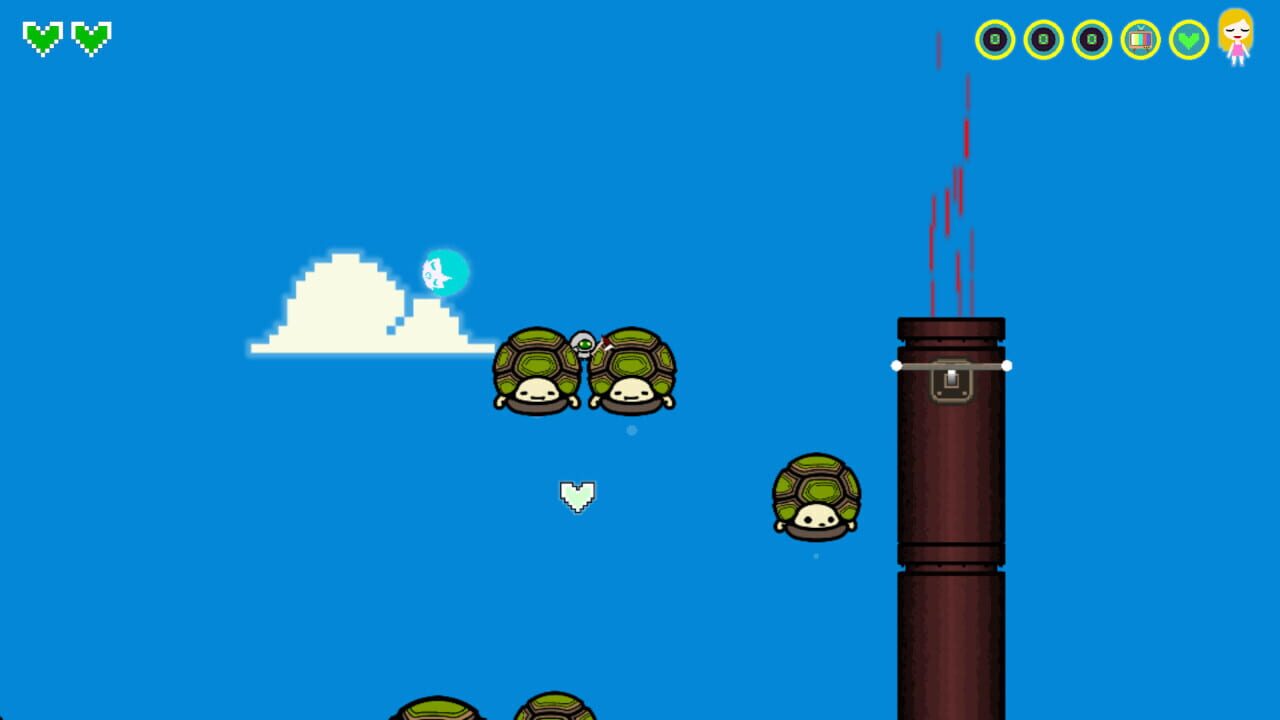1280x720 pixels.
Task: Click the red particle stream above the pipe
Action: click(950, 180)
